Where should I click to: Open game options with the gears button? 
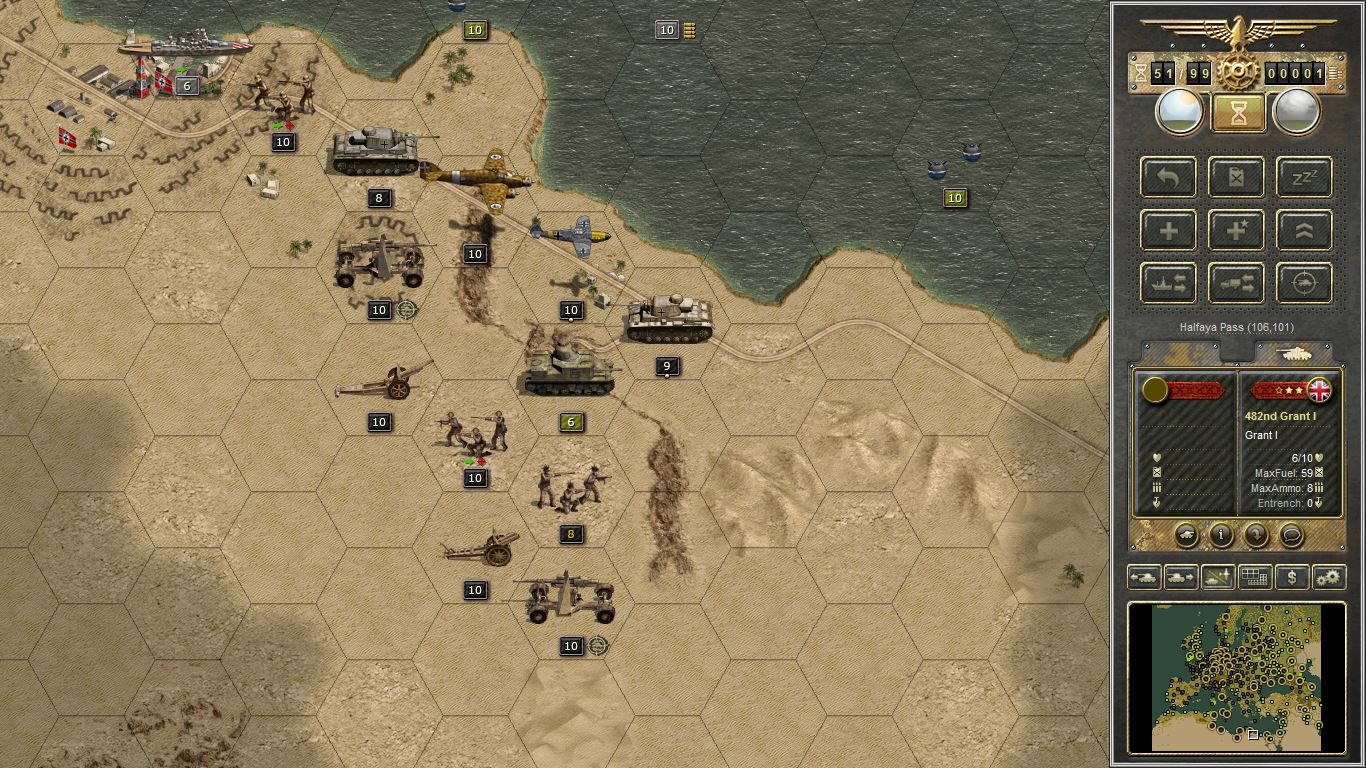pyautogui.click(x=1329, y=577)
